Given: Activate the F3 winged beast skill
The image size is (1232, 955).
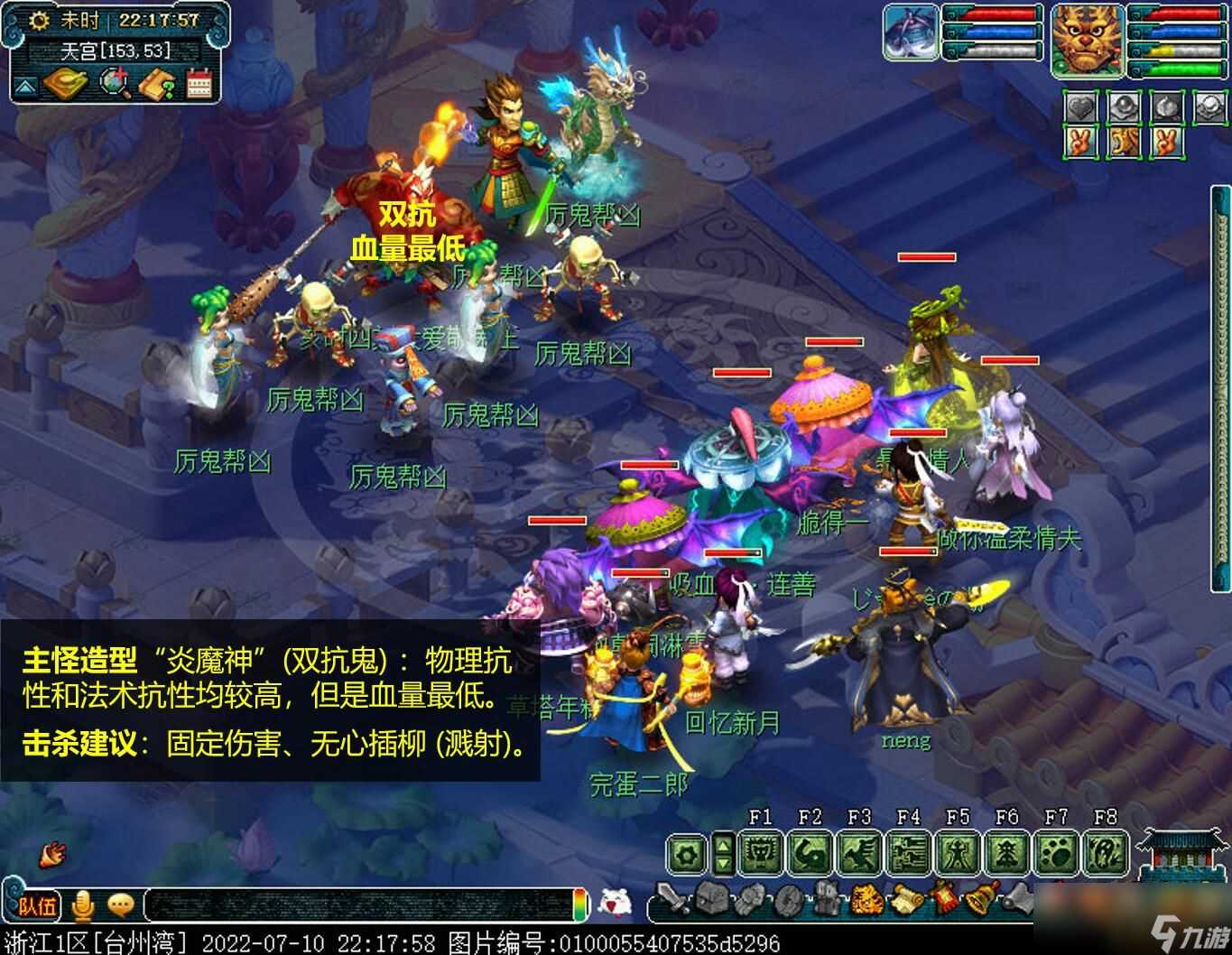Looking at the screenshot, I should coord(858,852).
